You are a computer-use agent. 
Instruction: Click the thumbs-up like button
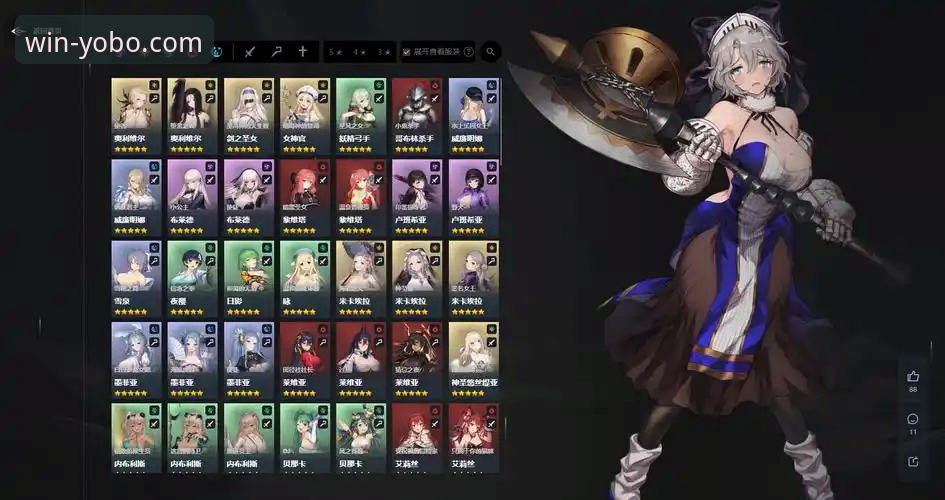click(x=913, y=377)
